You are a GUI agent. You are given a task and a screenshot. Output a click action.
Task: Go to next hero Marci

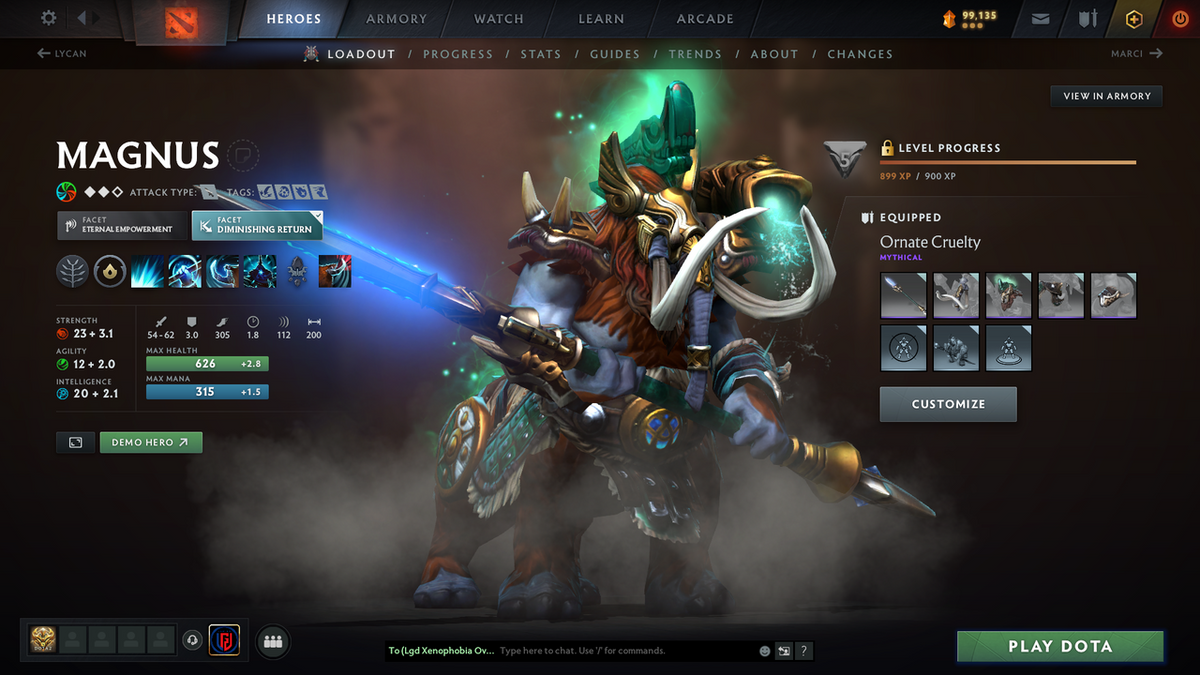tap(1136, 54)
